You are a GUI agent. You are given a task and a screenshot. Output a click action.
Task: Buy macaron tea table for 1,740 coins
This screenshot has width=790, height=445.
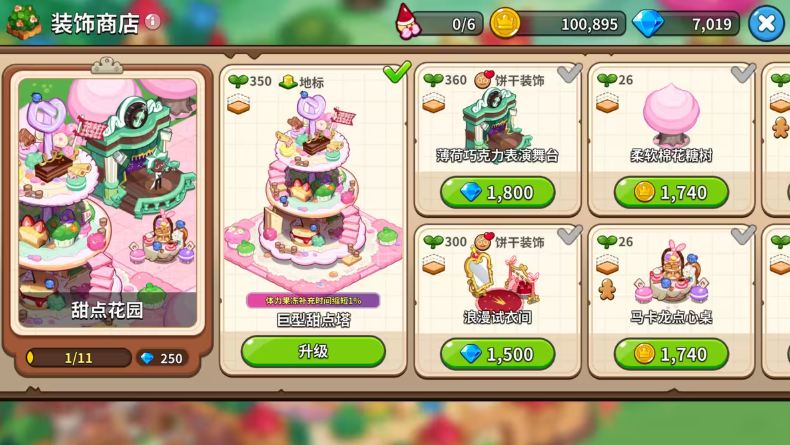tap(671, 354)
